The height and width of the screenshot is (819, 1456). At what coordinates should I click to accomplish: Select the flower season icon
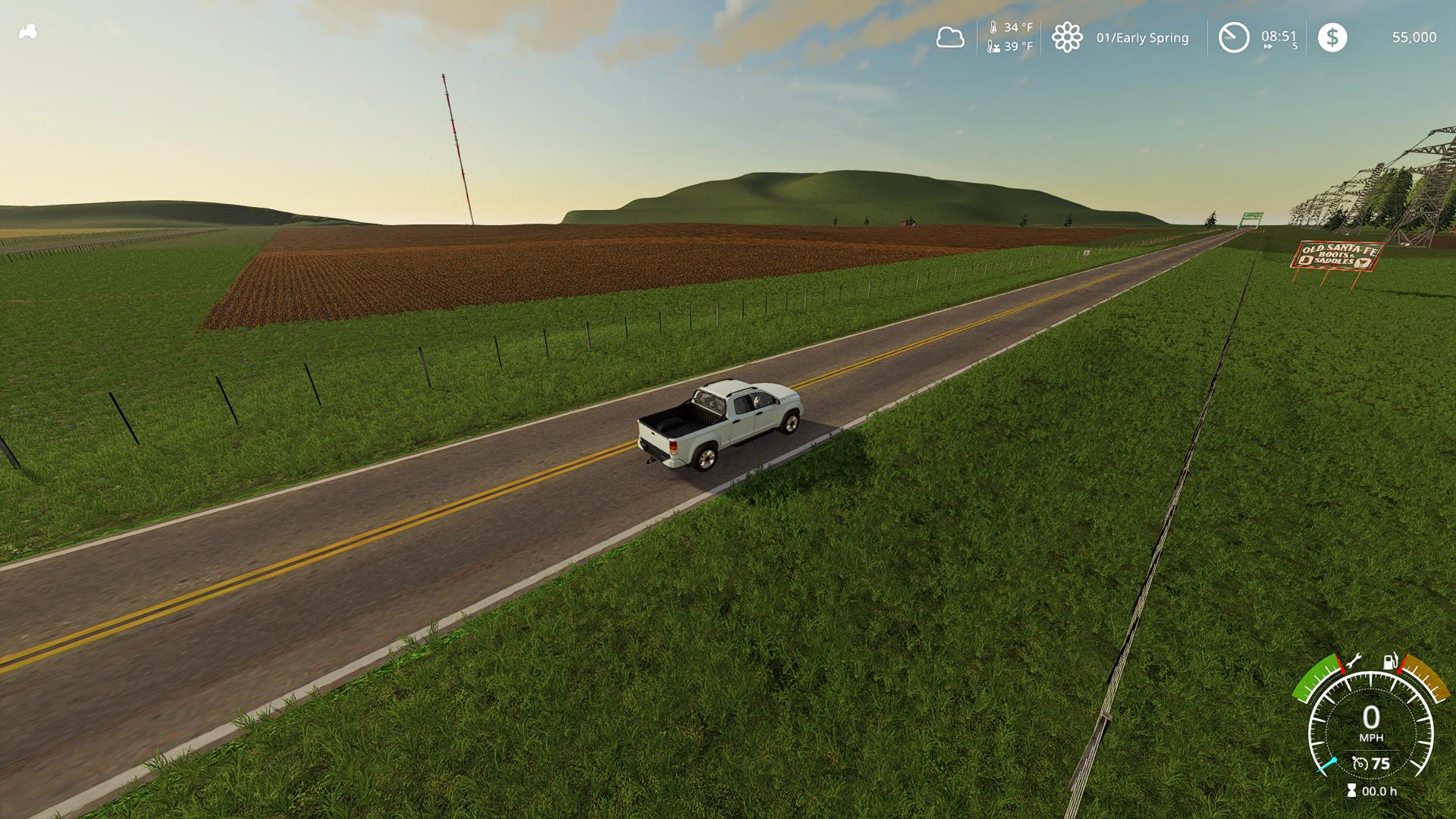tap(1066, 37)
